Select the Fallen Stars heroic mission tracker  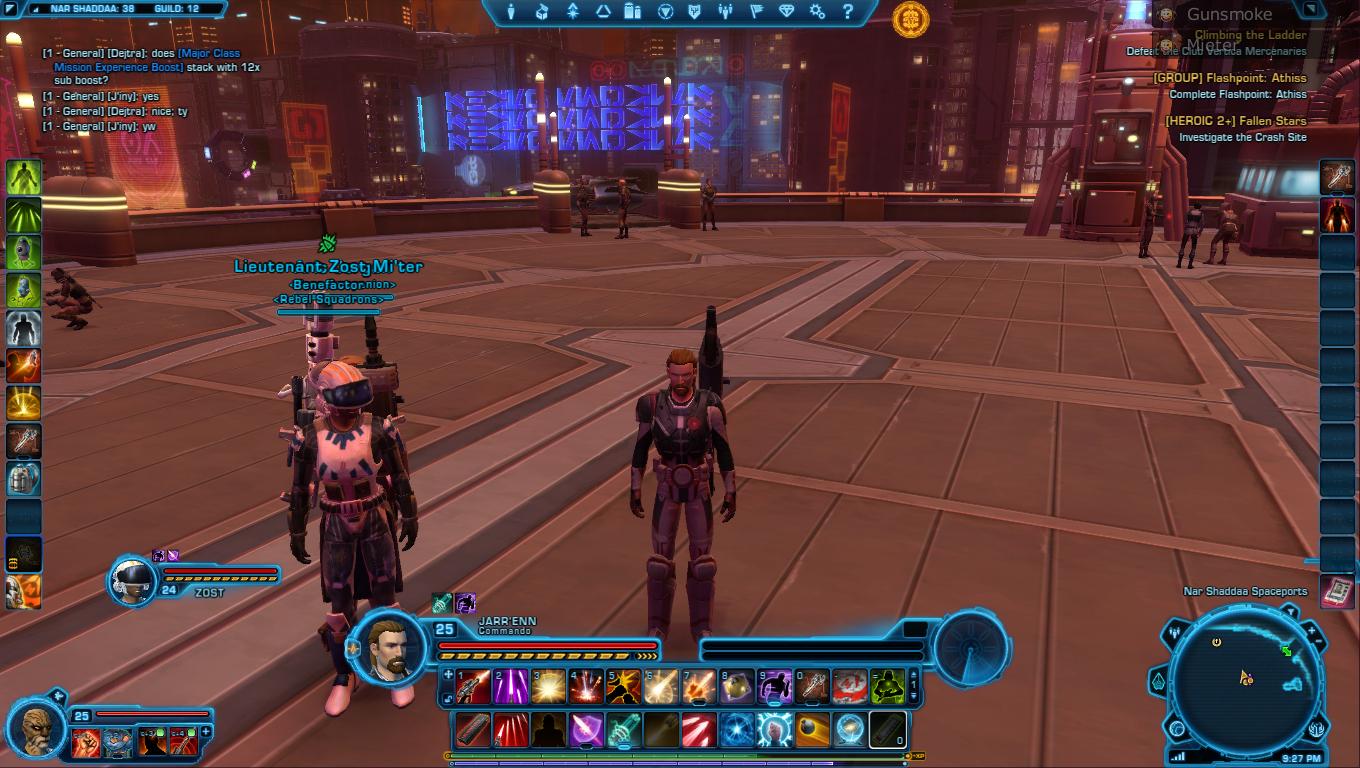[1235, 121]
